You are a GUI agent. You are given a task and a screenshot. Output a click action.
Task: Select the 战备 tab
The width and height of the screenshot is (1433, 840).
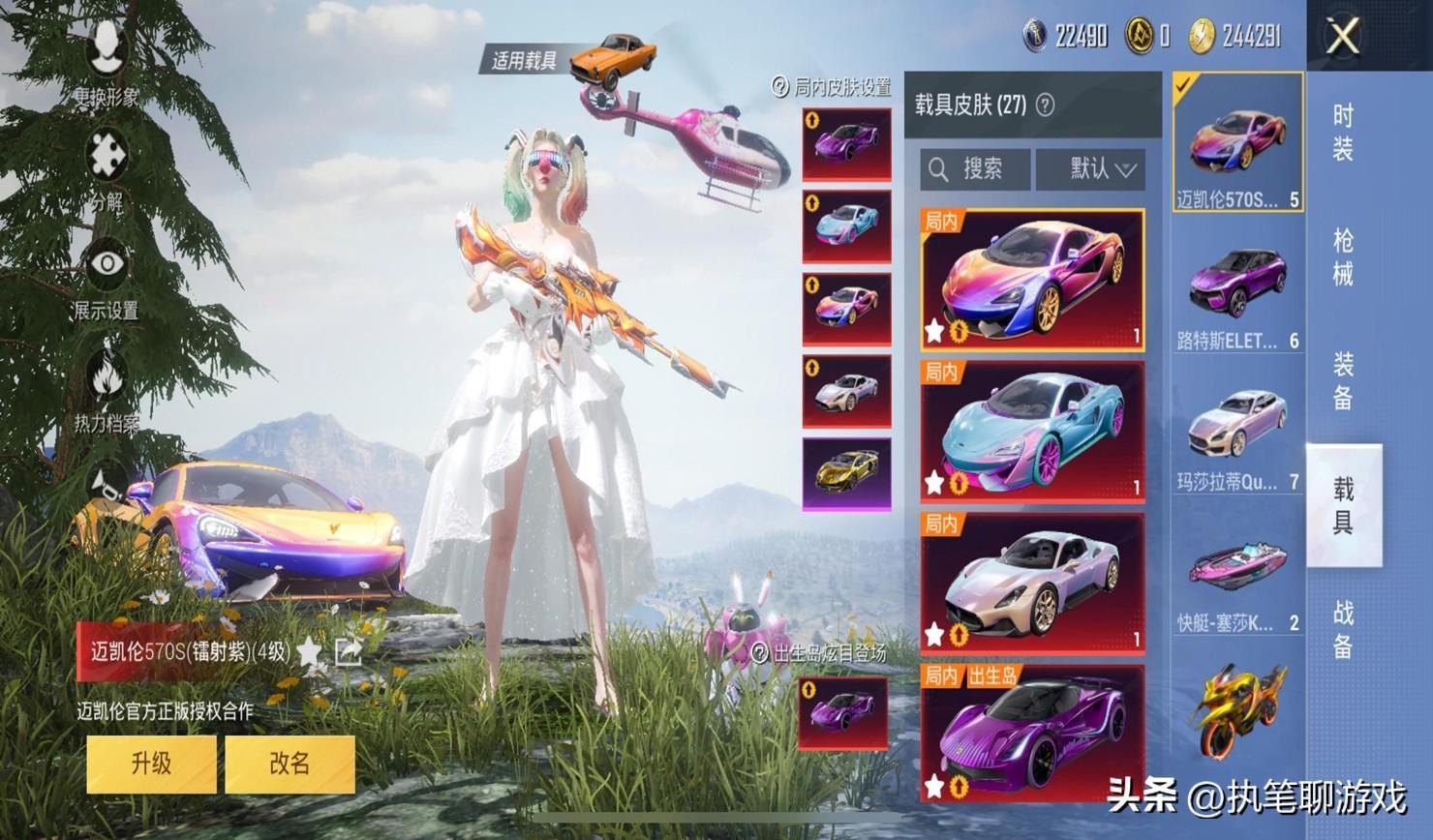click(1343, 628)
